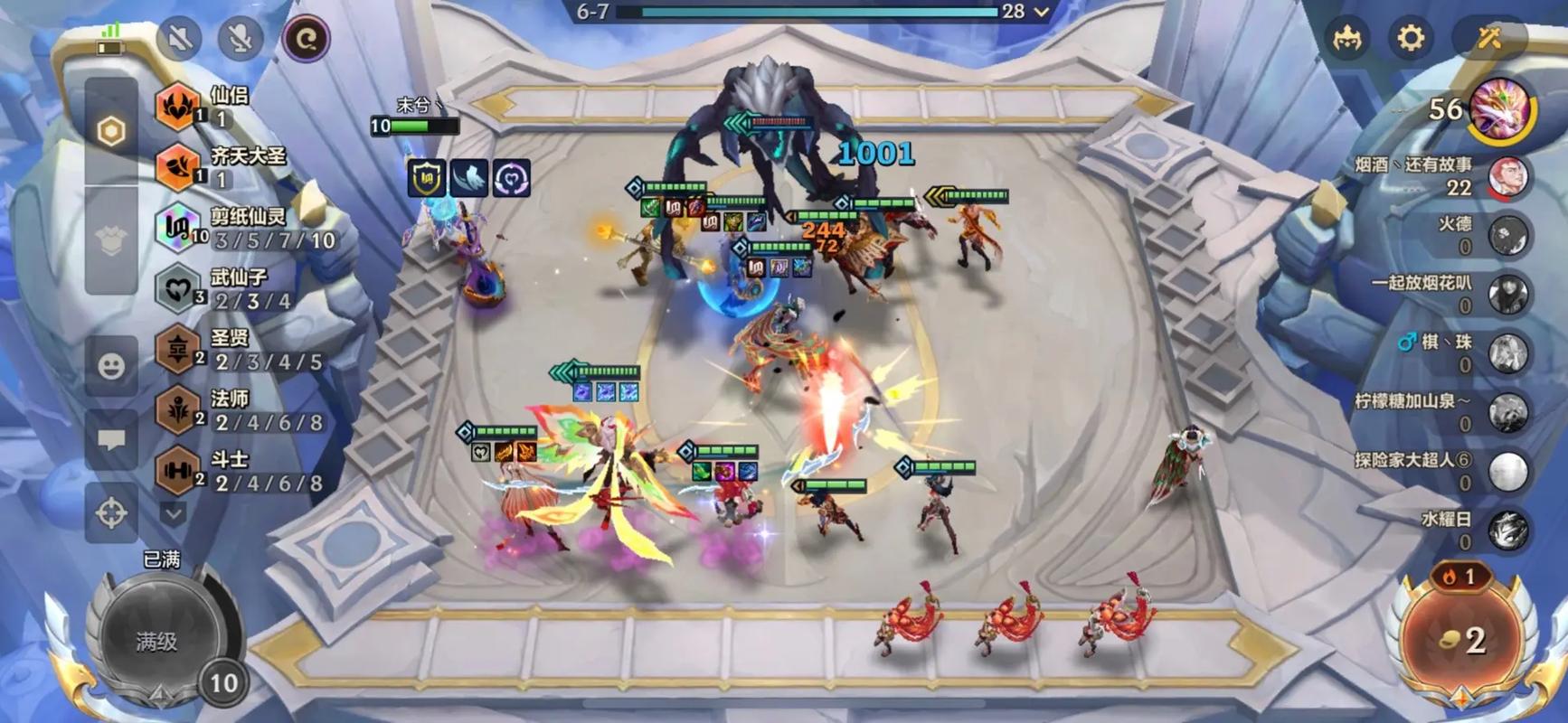This screenshot has width=1568, height=723.
Task: Toggle the muted microphone icon
Action: [x=240, y=39]
